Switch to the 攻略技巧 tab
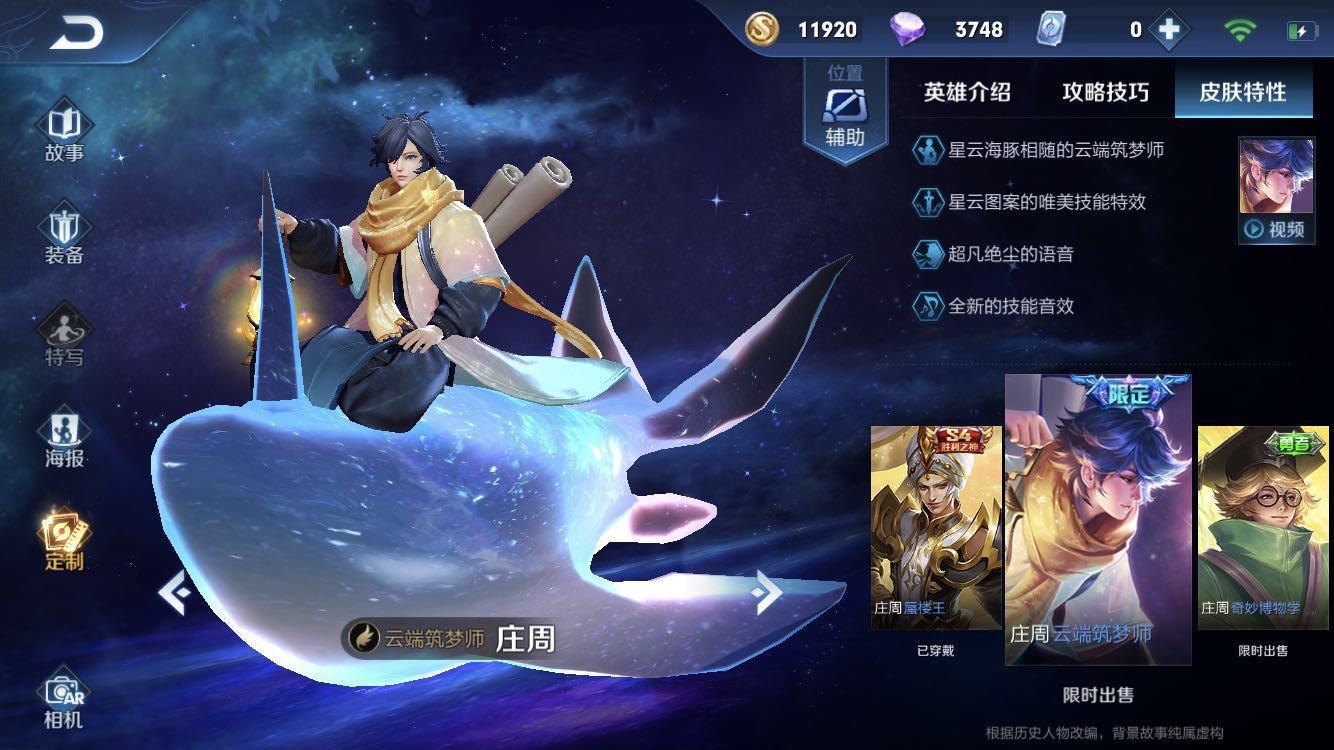The image size is (1334, 750). [x=1105, y=92]
